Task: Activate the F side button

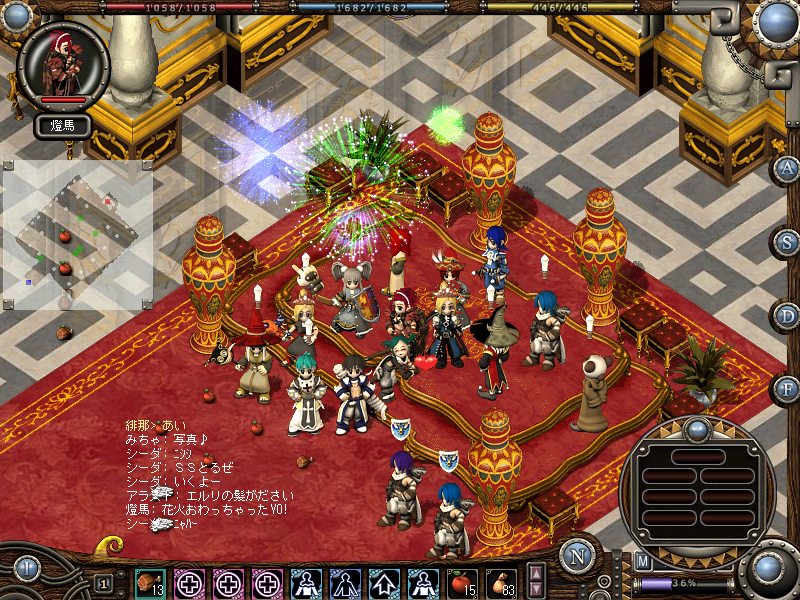Action: [x=788, y=388]
